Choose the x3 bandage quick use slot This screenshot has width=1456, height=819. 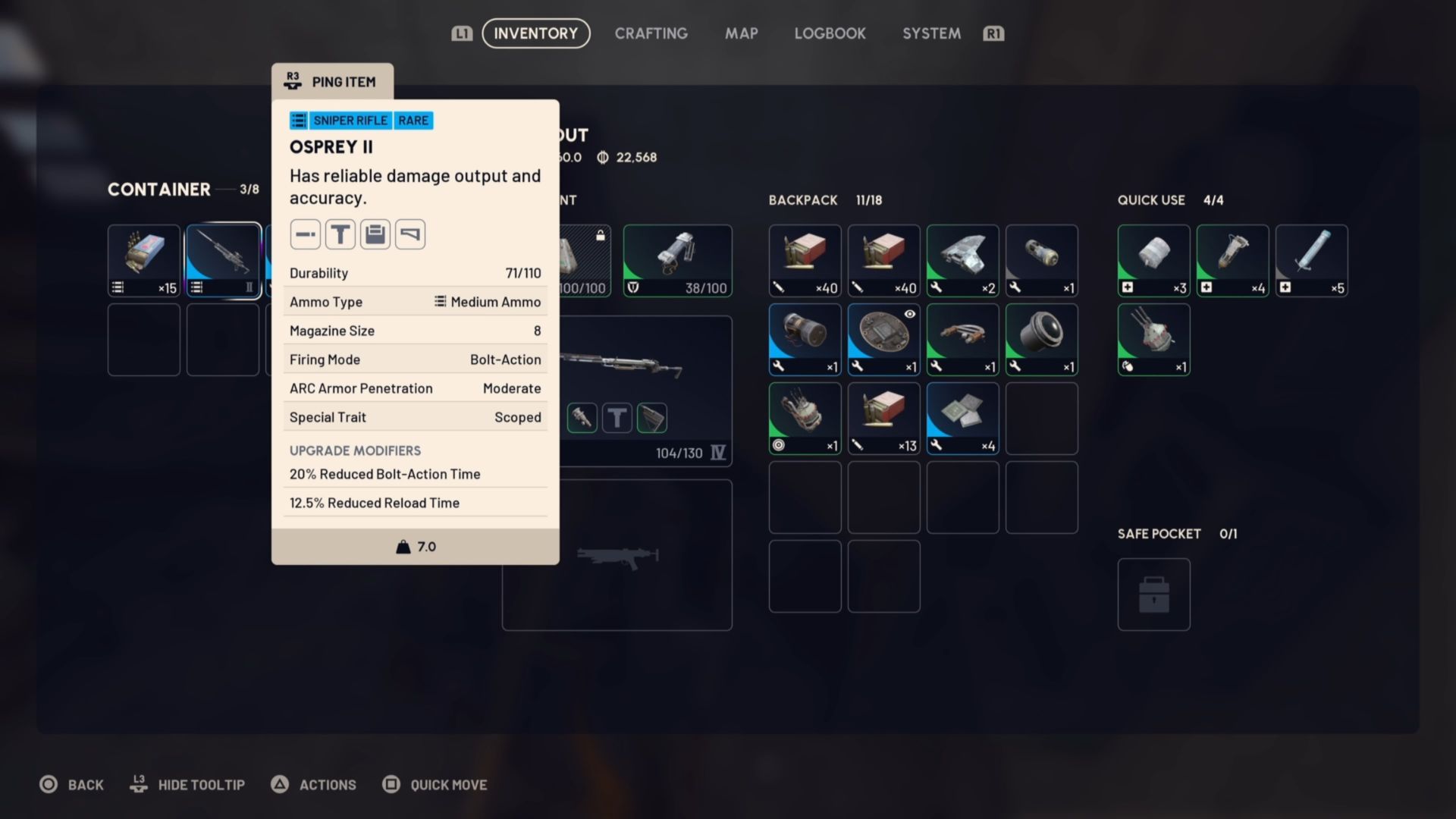tap(1153, 260)
